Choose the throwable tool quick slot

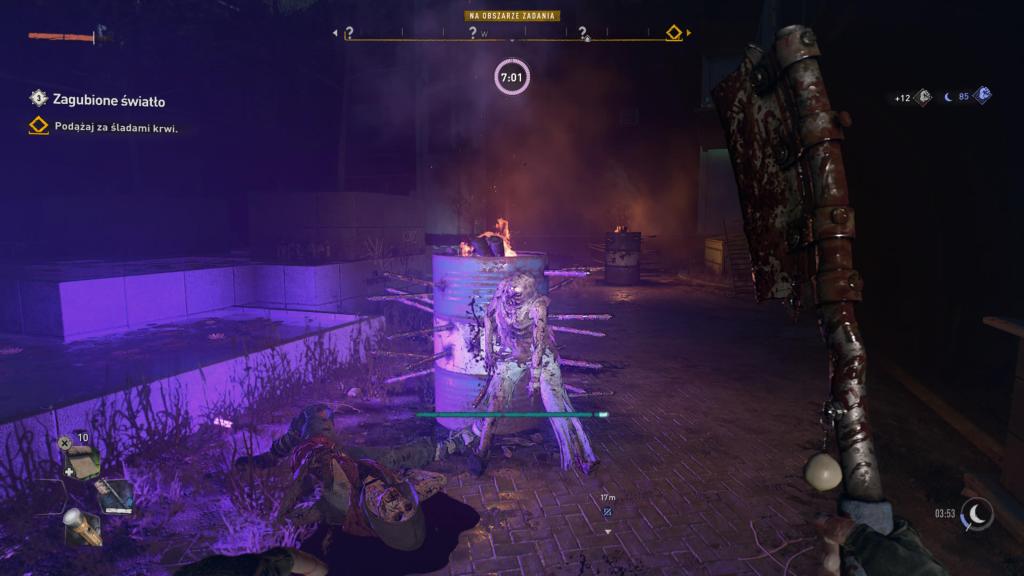(115, 494)
